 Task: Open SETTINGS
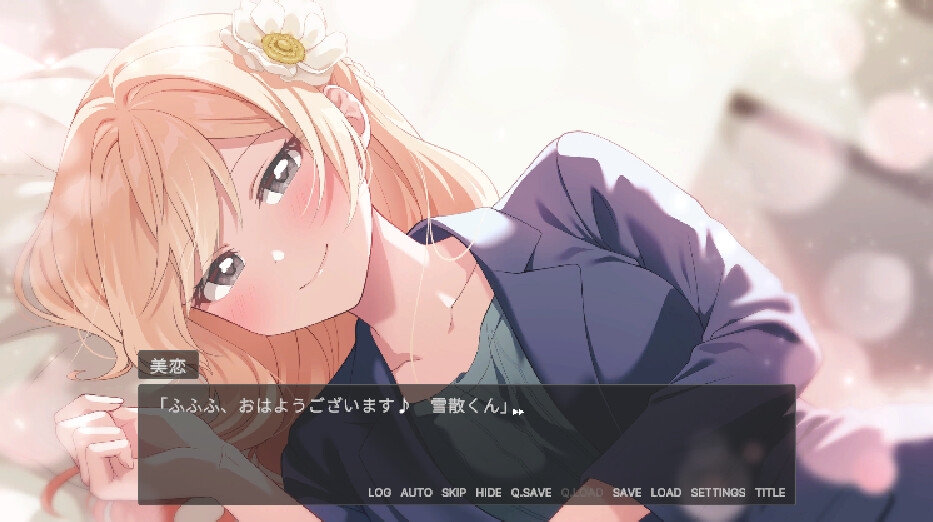[x=718, y=493]
